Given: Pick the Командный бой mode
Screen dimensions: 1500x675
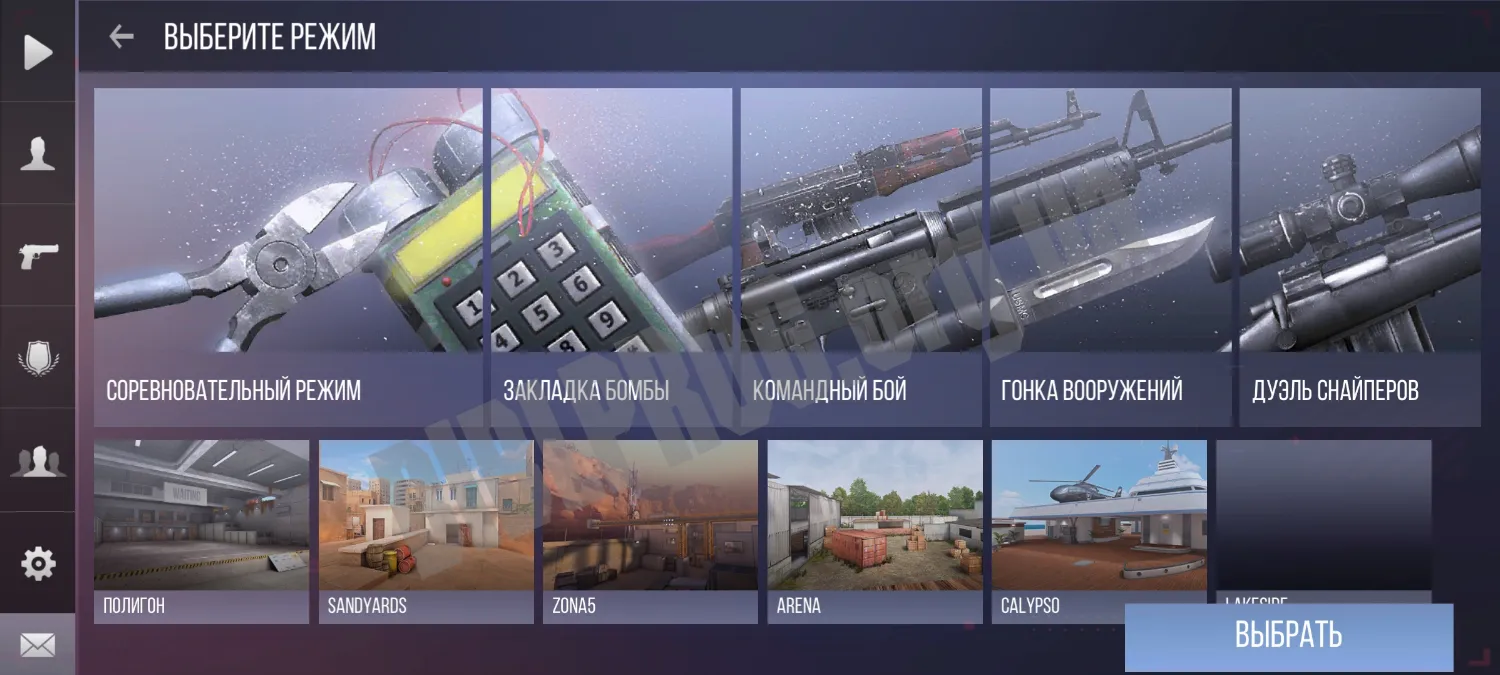Looking at the screenshot, I should [860, 256].
